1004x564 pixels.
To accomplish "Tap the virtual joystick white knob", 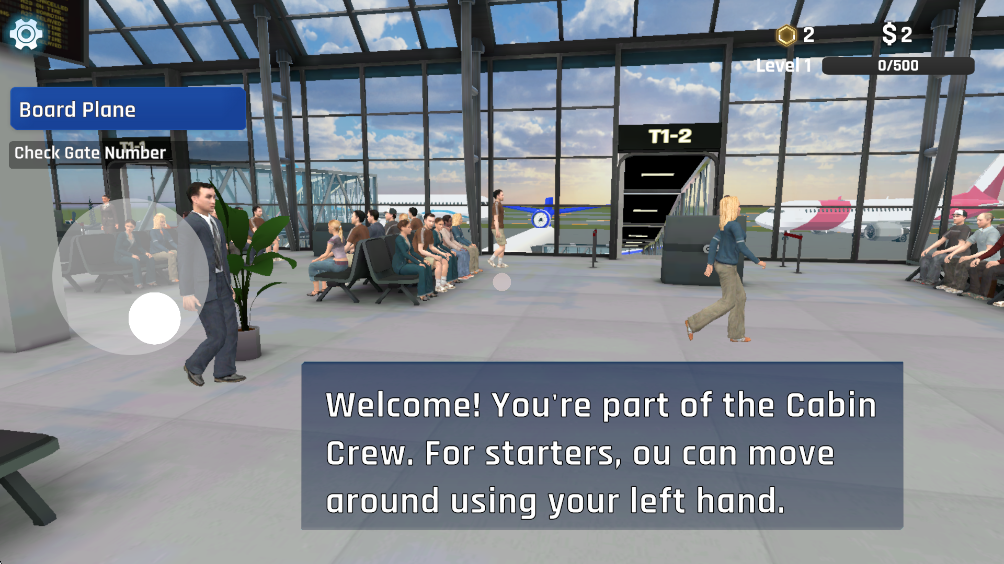I will click(x=155, y=319).
